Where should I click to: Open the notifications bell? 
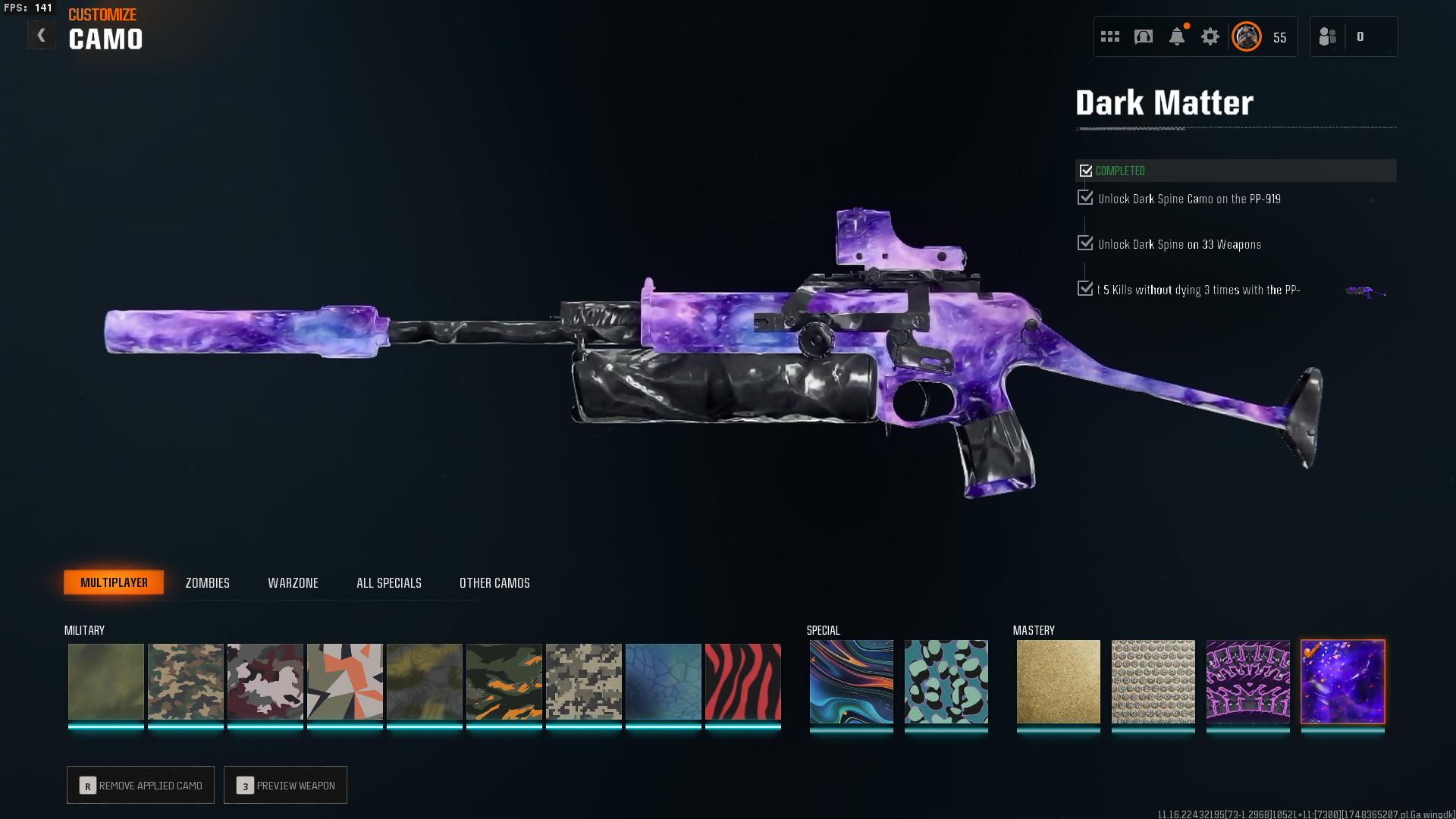(1176, 36)
